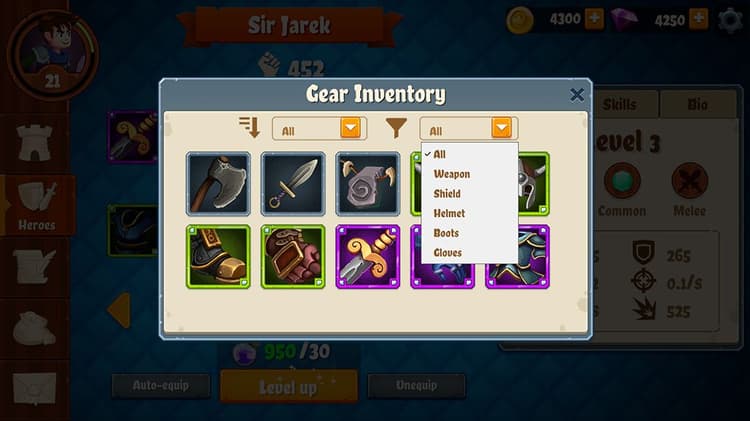Select the red leather glove item
Image resolution: width=750 pixels, height=421 pixels.
click(x=293, y=257)
